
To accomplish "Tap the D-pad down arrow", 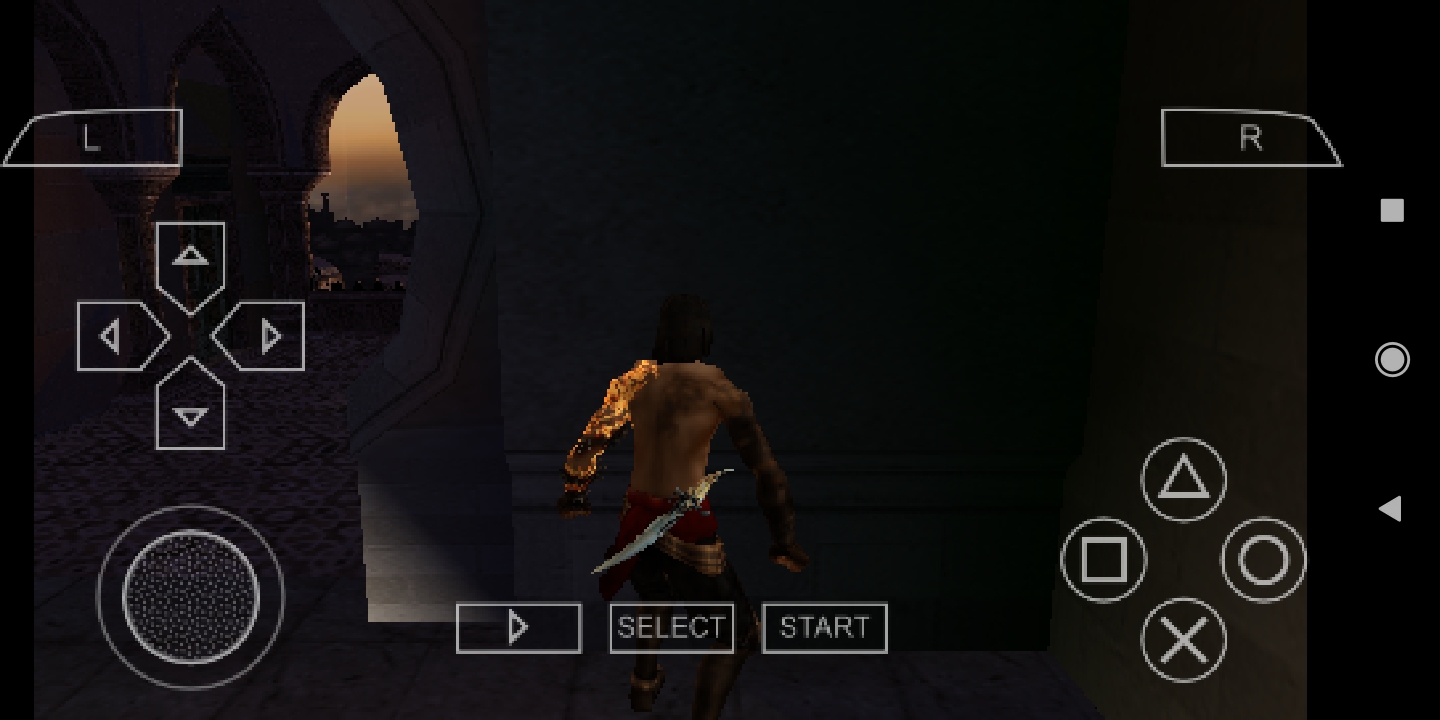I will pos(190,408).
